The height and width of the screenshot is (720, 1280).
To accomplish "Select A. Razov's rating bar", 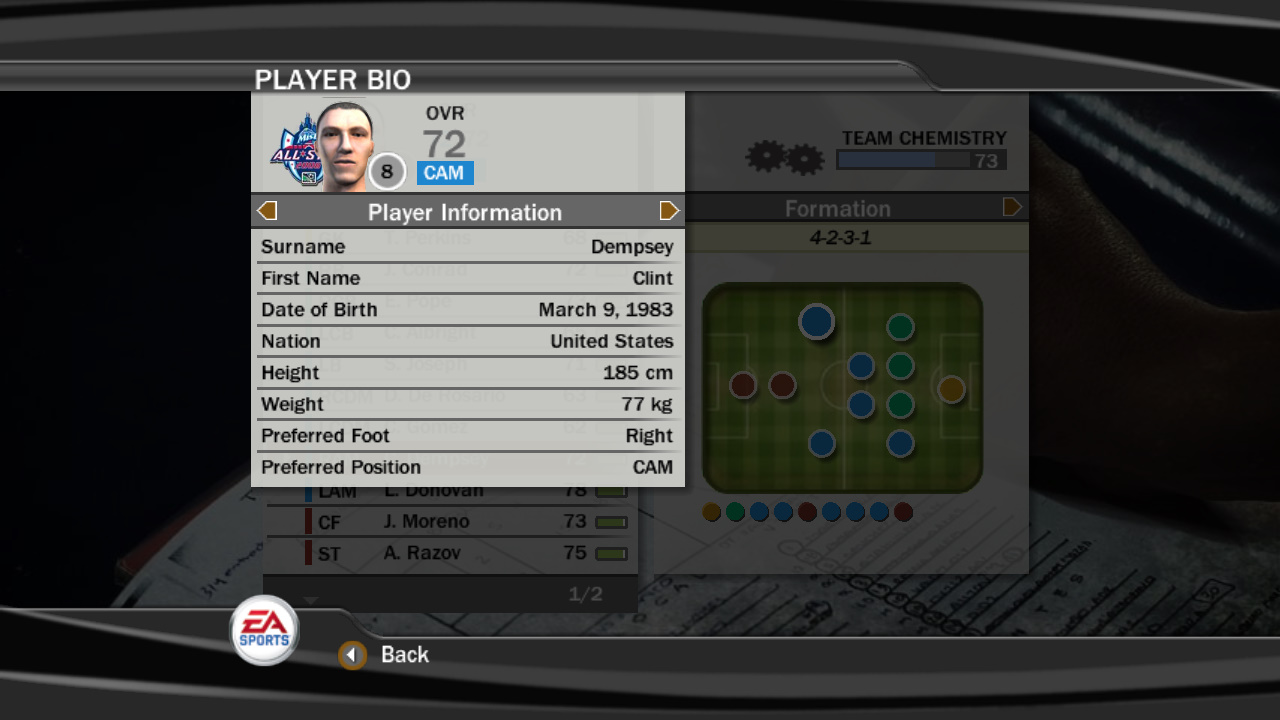I will (x=611, y=552).
